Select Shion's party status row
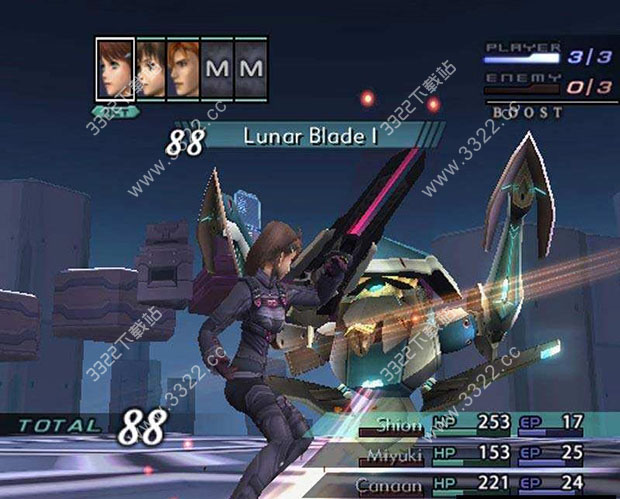Screen dimensions: 620x499 pyautogui.click(x=478, y=423)
